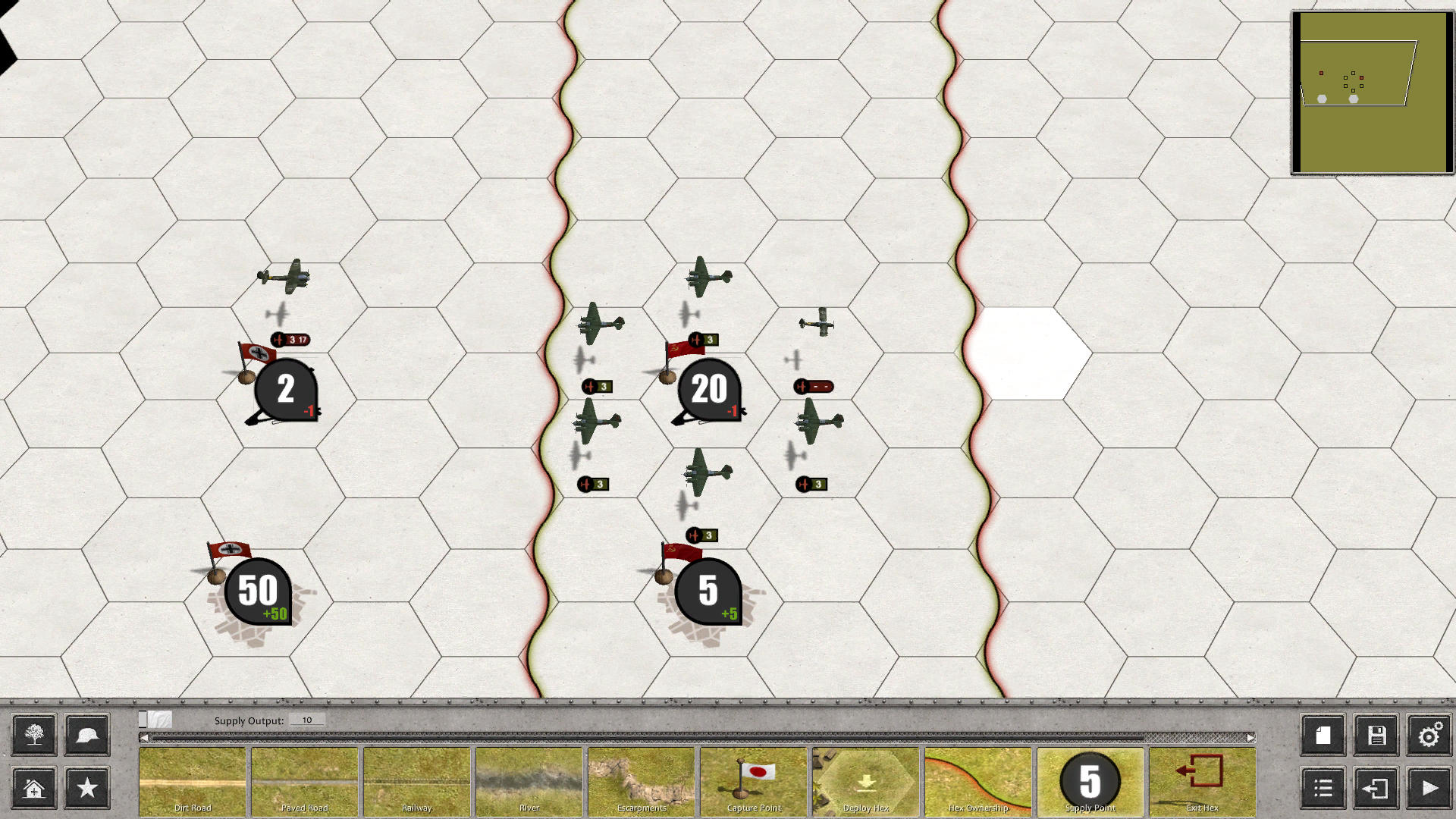Toggle the Hex Ownership overlay

977,781
